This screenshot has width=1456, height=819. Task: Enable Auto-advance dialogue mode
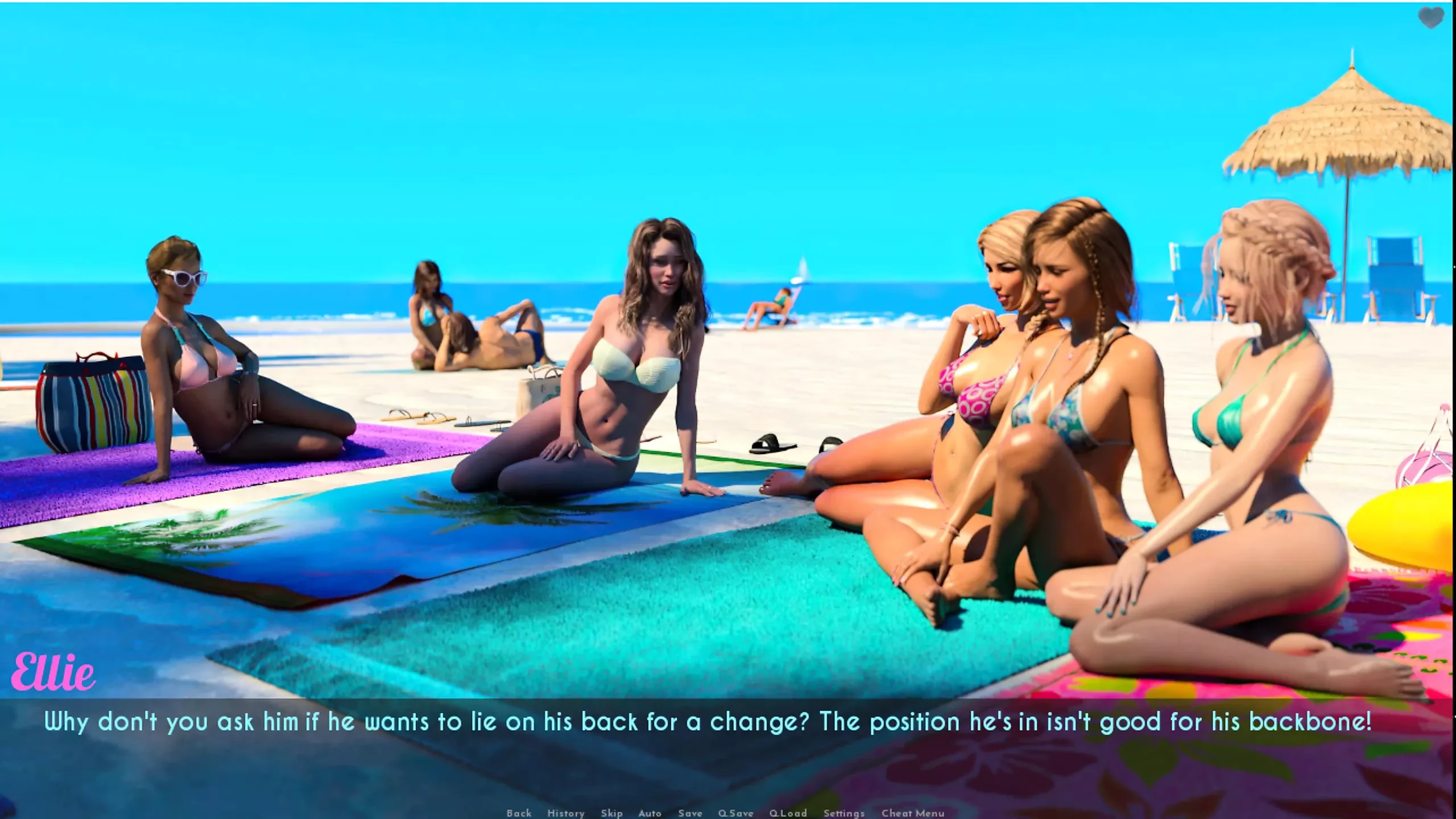pos(650,813)
